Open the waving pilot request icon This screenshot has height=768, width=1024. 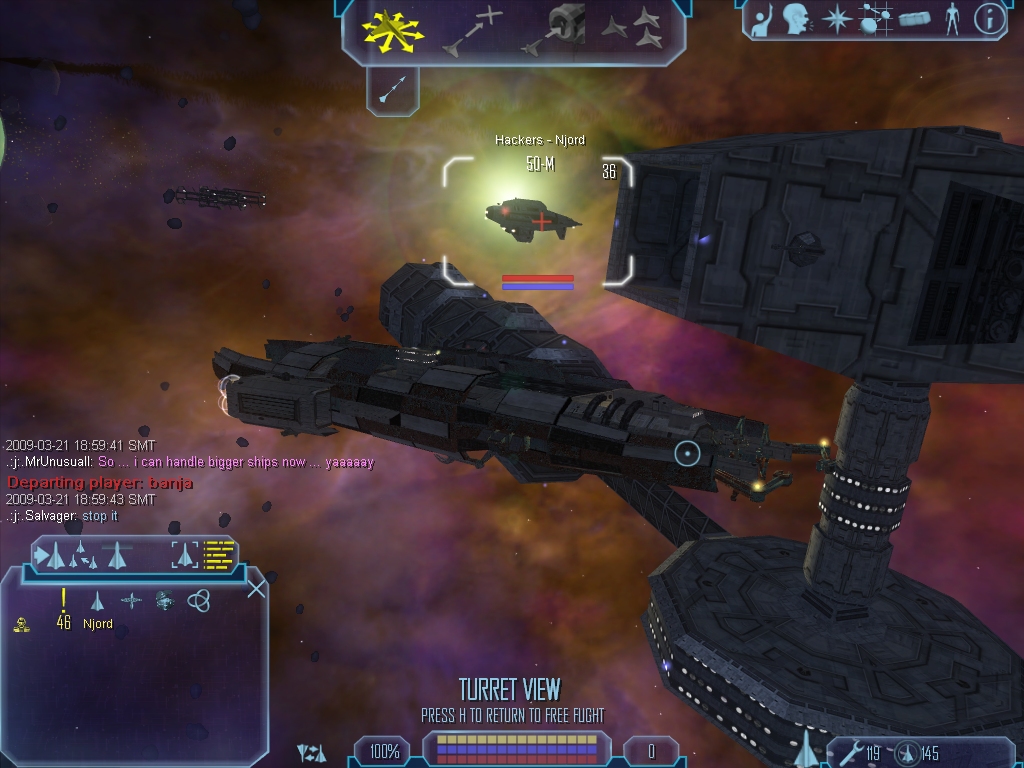762,19
